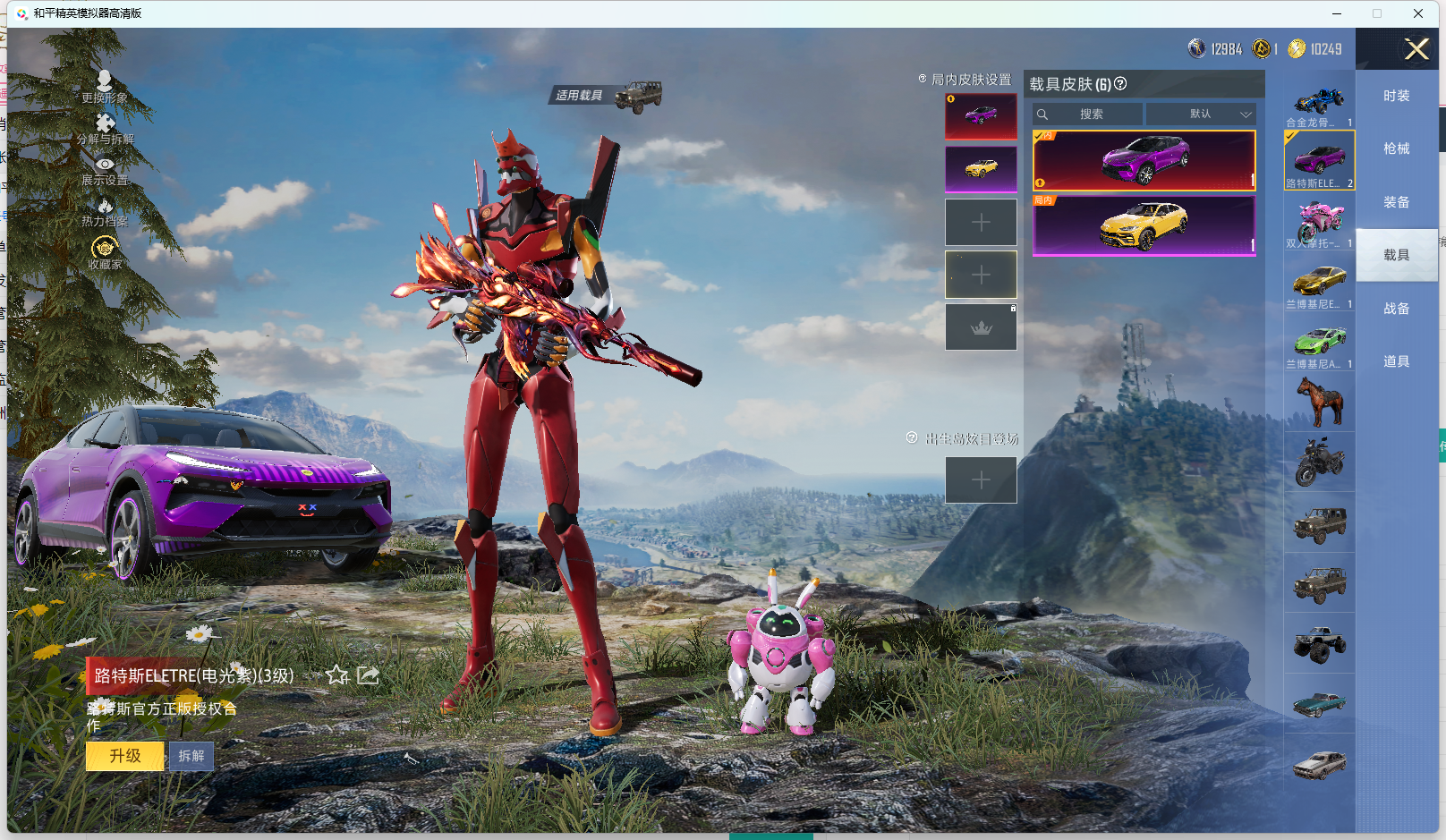1446x840 pixels.
Task: Switch to the 道具 items tab
Action: tap(1396, 361)
